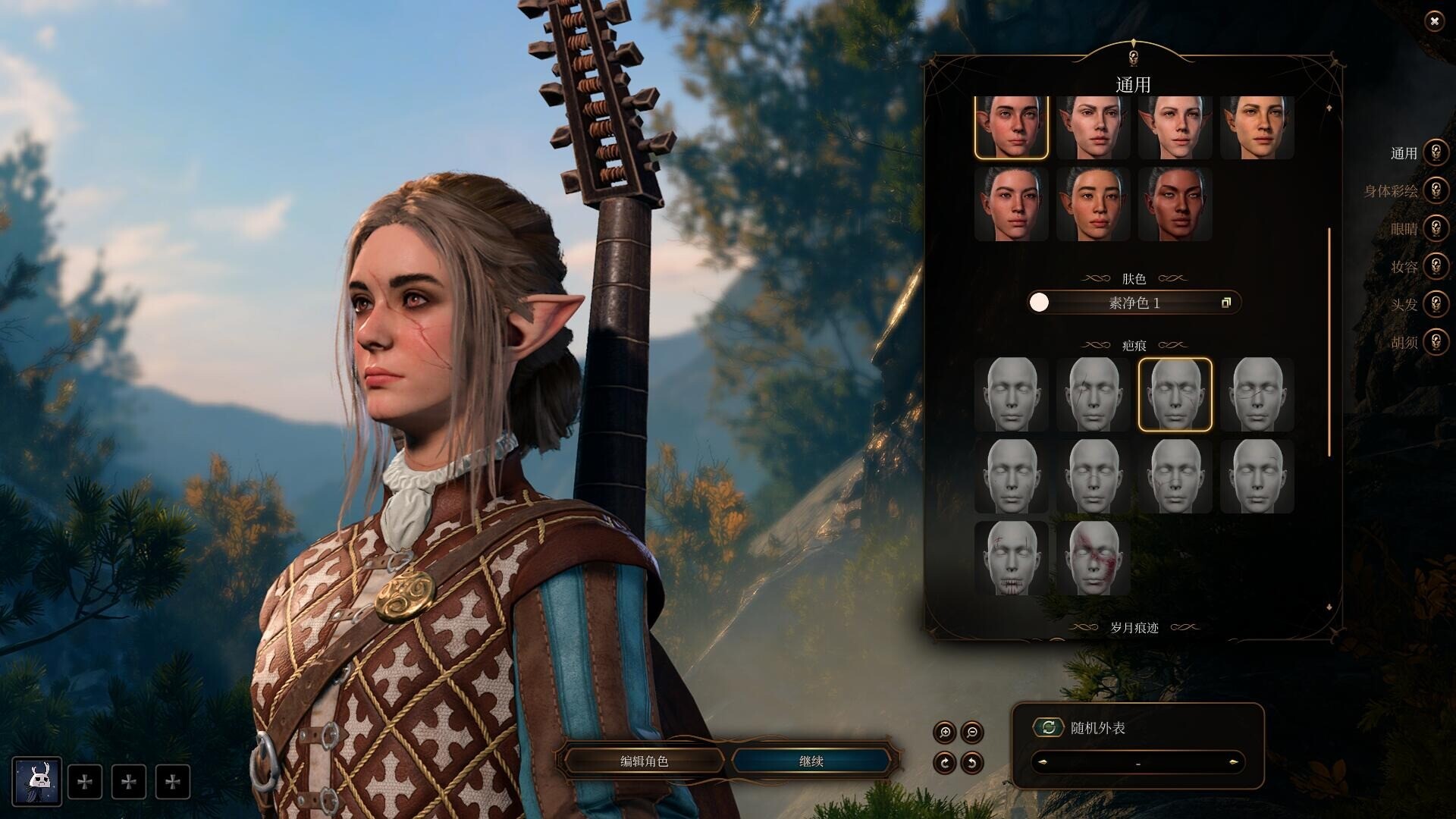Randomize appearance with 随机外表
The width and height of the screenshot is (1456, 819).
pyautogui.click(x=1049, y=728)
